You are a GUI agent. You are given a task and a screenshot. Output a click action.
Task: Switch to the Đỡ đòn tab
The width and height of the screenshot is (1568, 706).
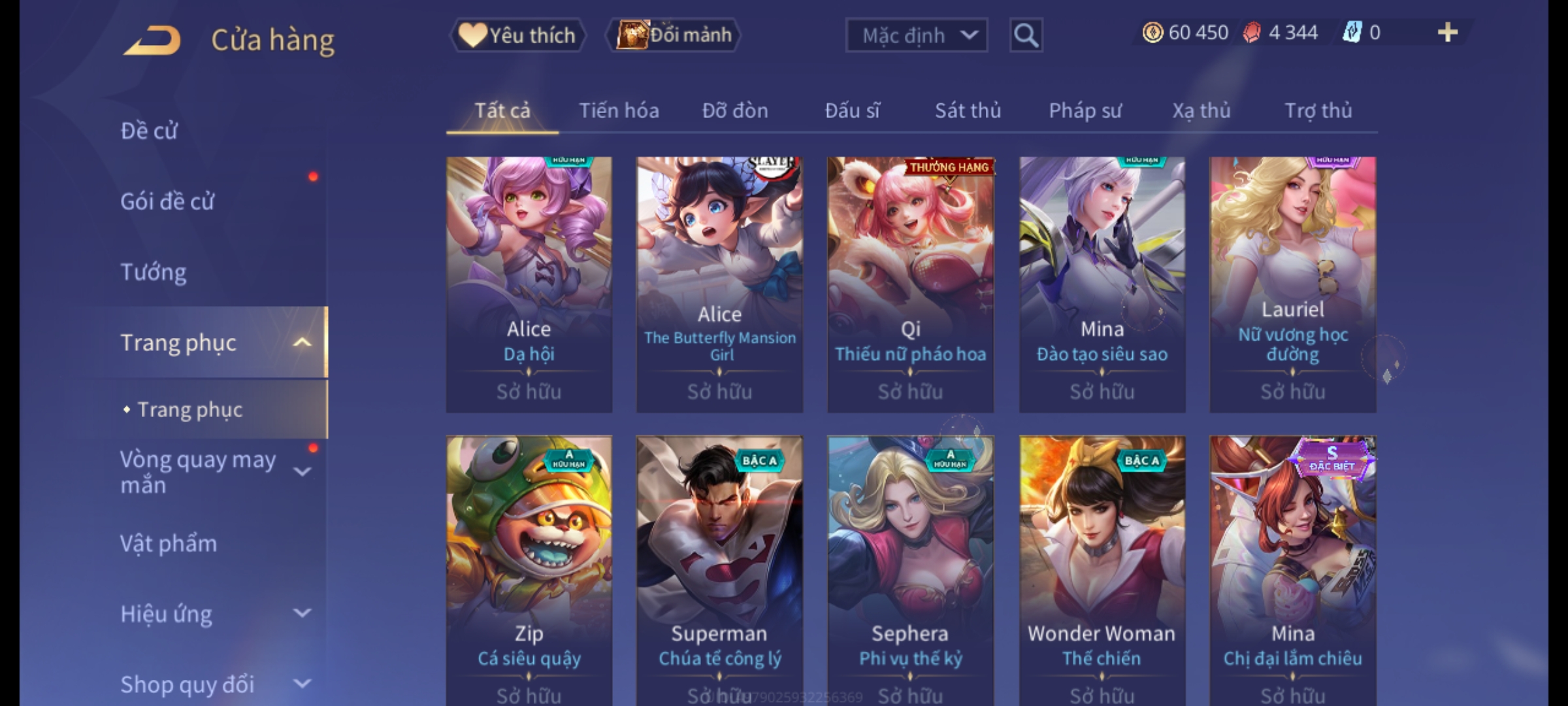(735, 110)
